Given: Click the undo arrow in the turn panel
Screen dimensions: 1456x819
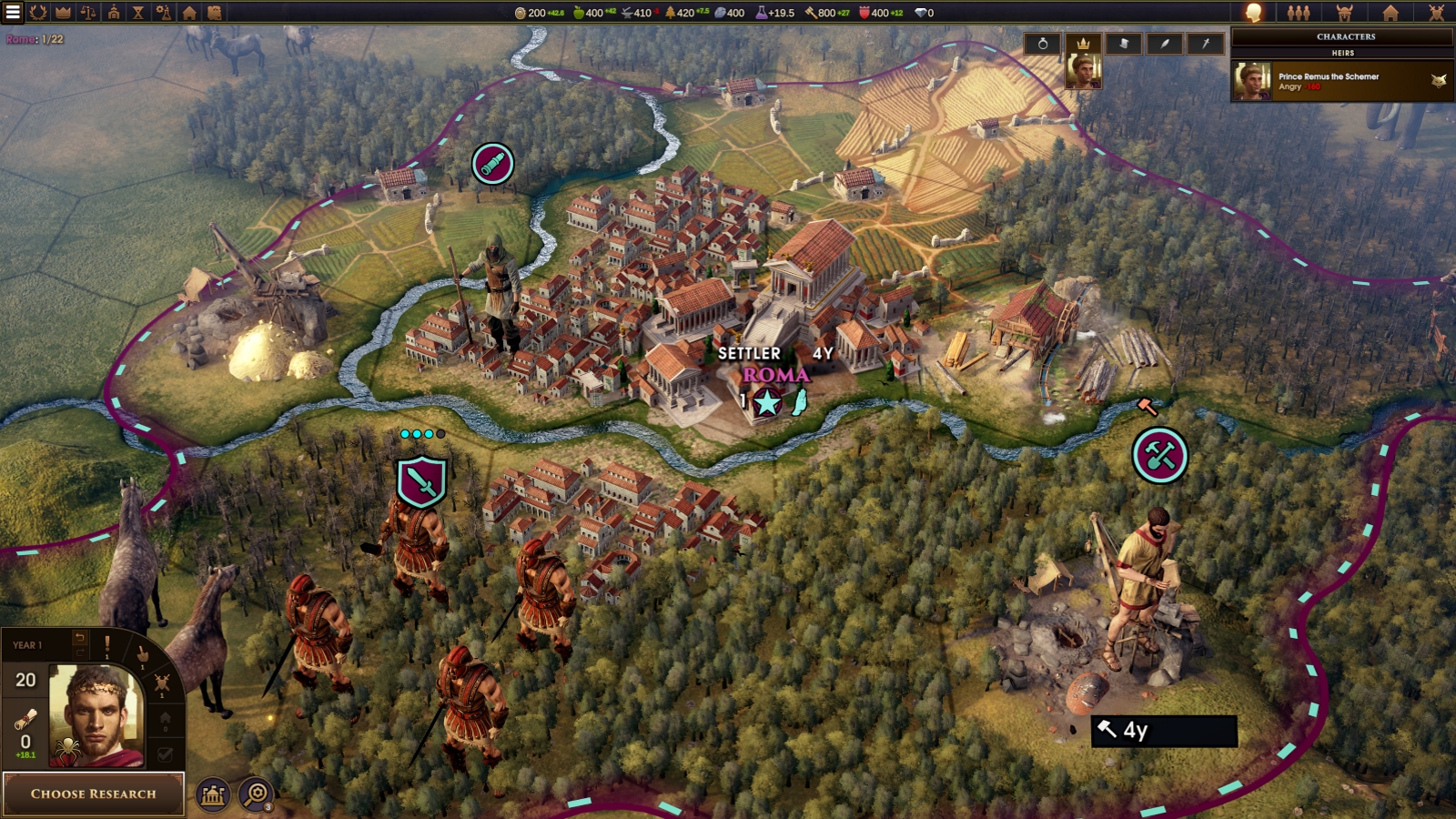Looking at the screenshot, I should point(79,638).
